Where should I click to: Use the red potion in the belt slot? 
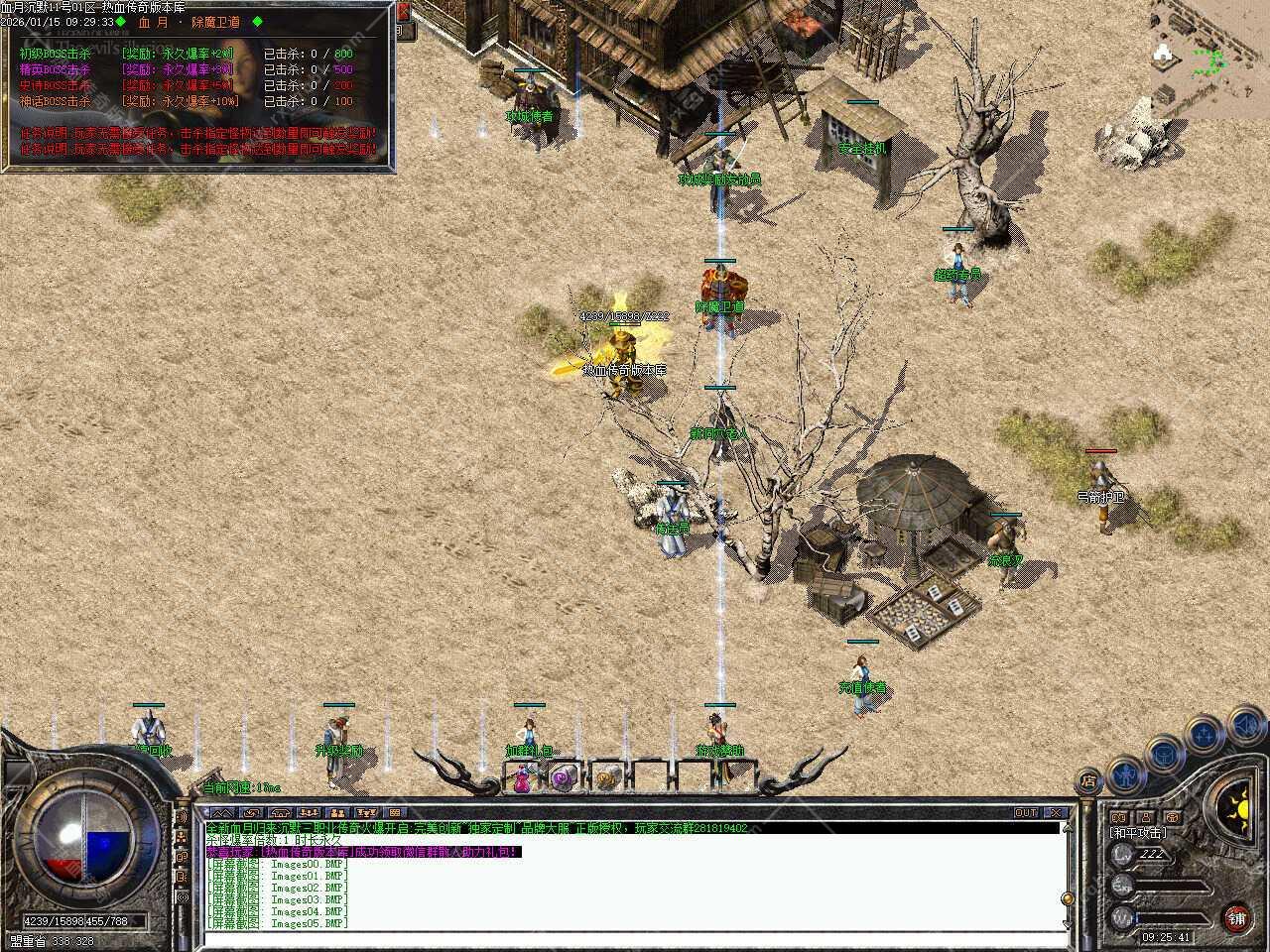519,778
